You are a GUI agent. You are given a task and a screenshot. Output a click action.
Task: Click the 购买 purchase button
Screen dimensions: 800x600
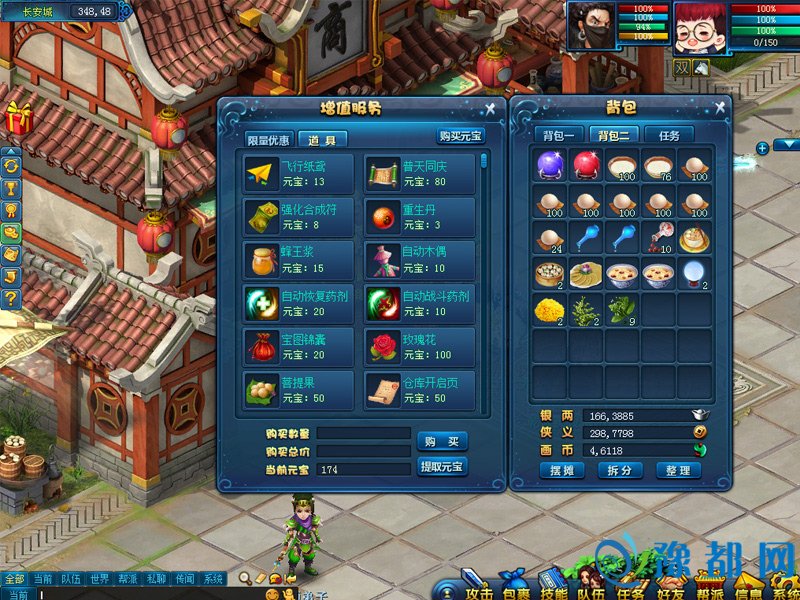[x=441, y=442]
